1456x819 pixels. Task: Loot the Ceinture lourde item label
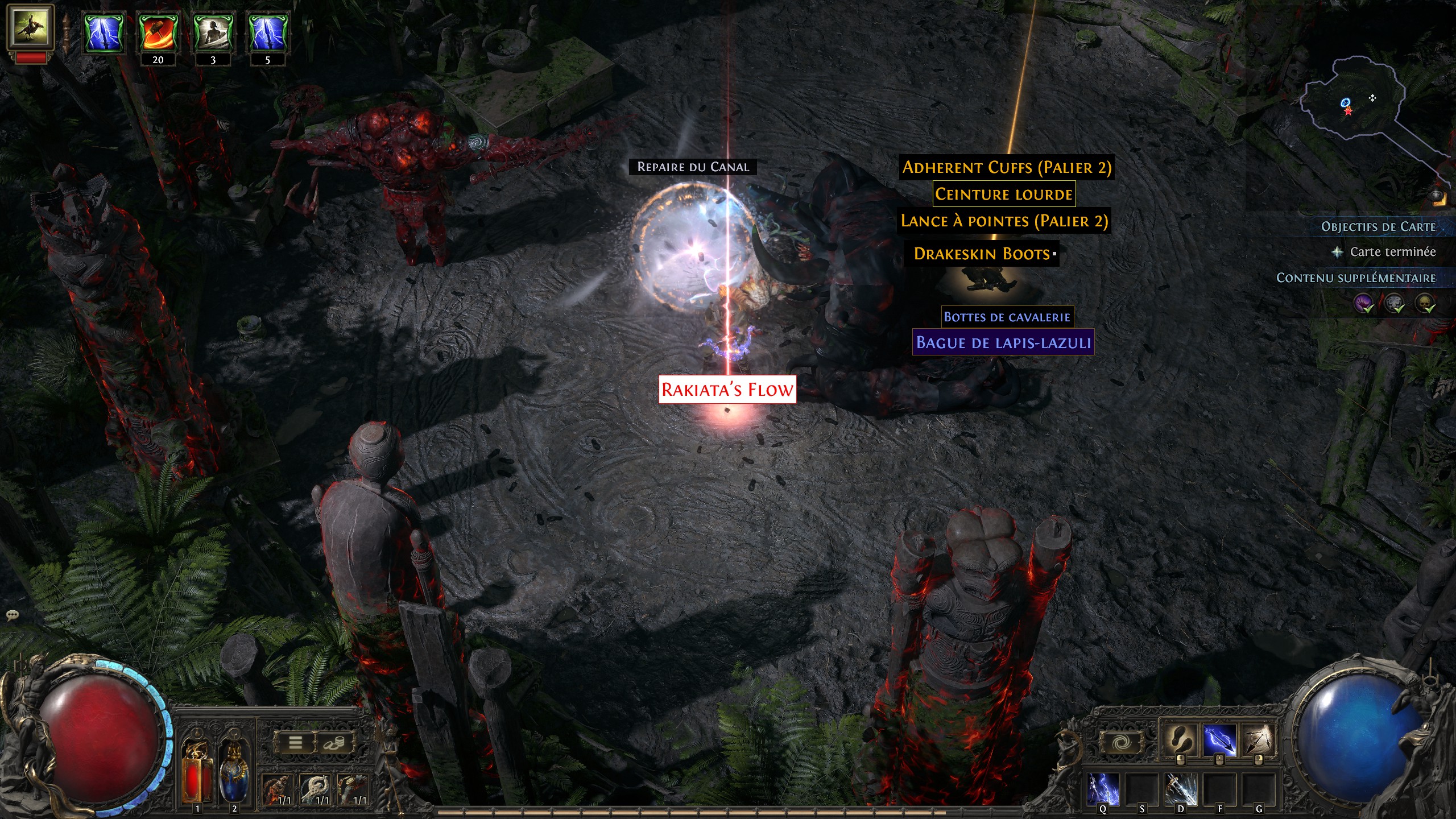tap(1004, 195)
